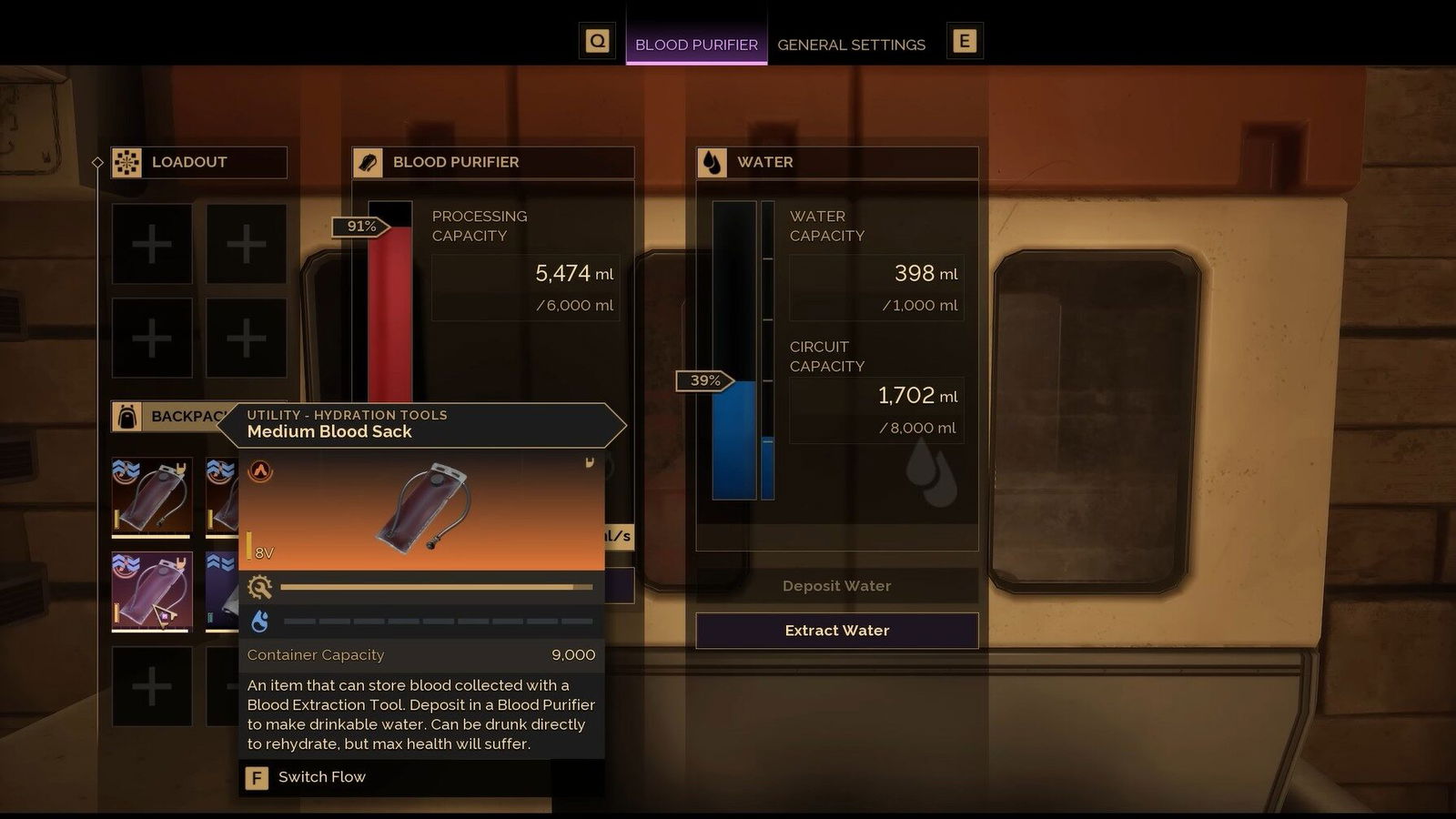Click the Water panel droplet icon

[712, 162]
